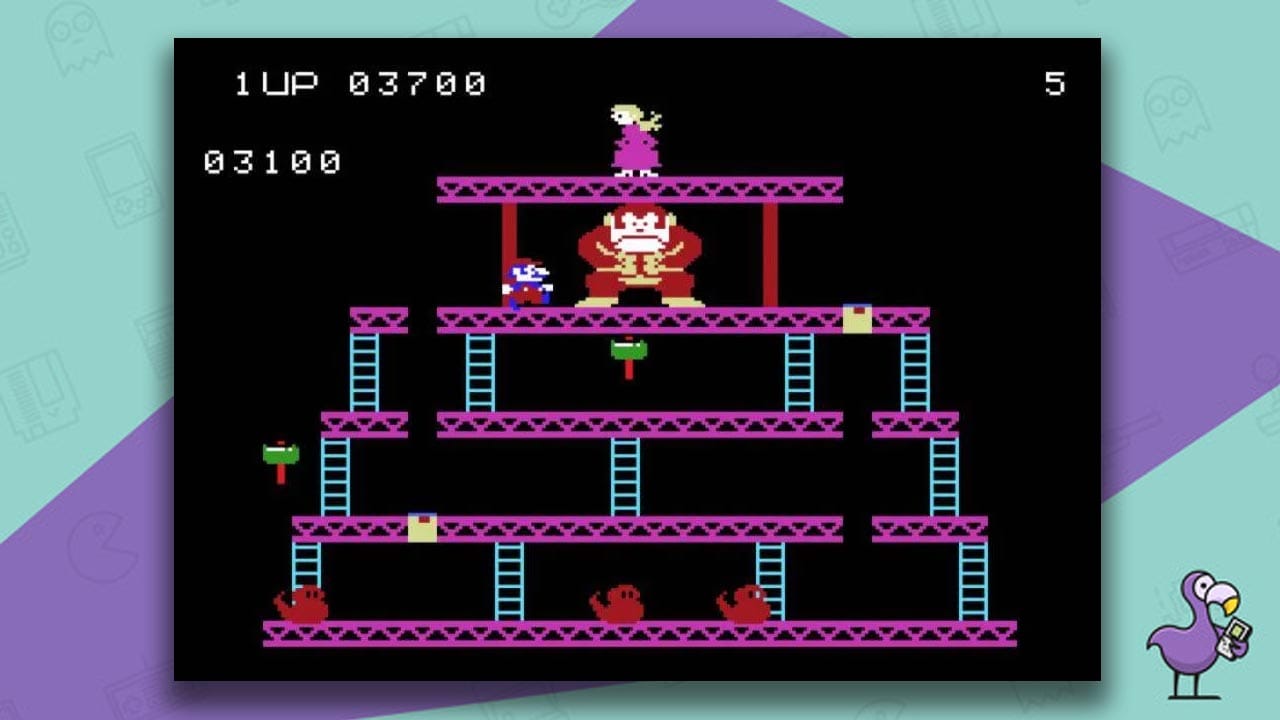Select the Mario sprite beside Donkey Kong
Viewport: 1280px width, 720px height.
527,281
